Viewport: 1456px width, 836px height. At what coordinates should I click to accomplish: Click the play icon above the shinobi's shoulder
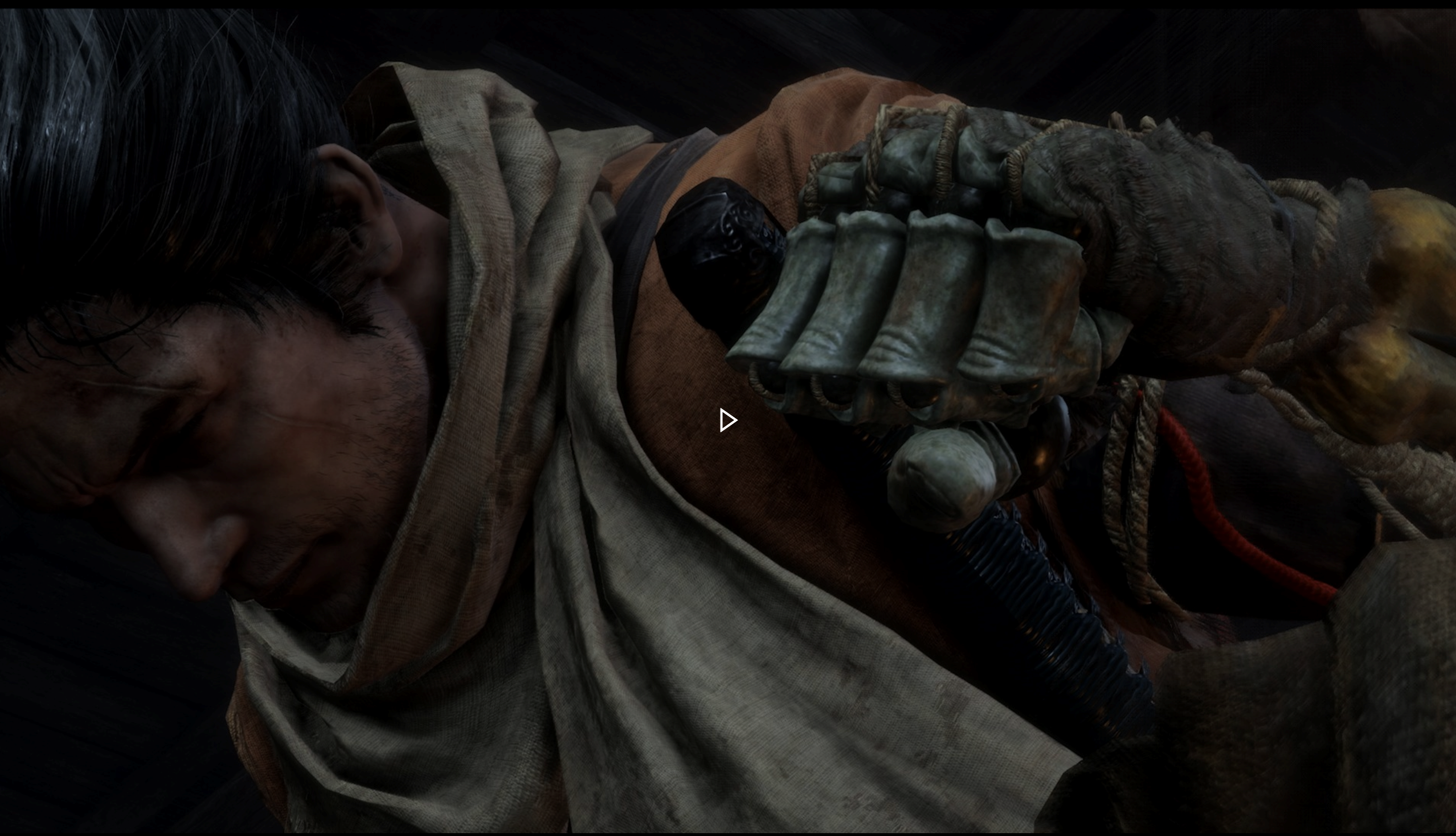(727, 420)
